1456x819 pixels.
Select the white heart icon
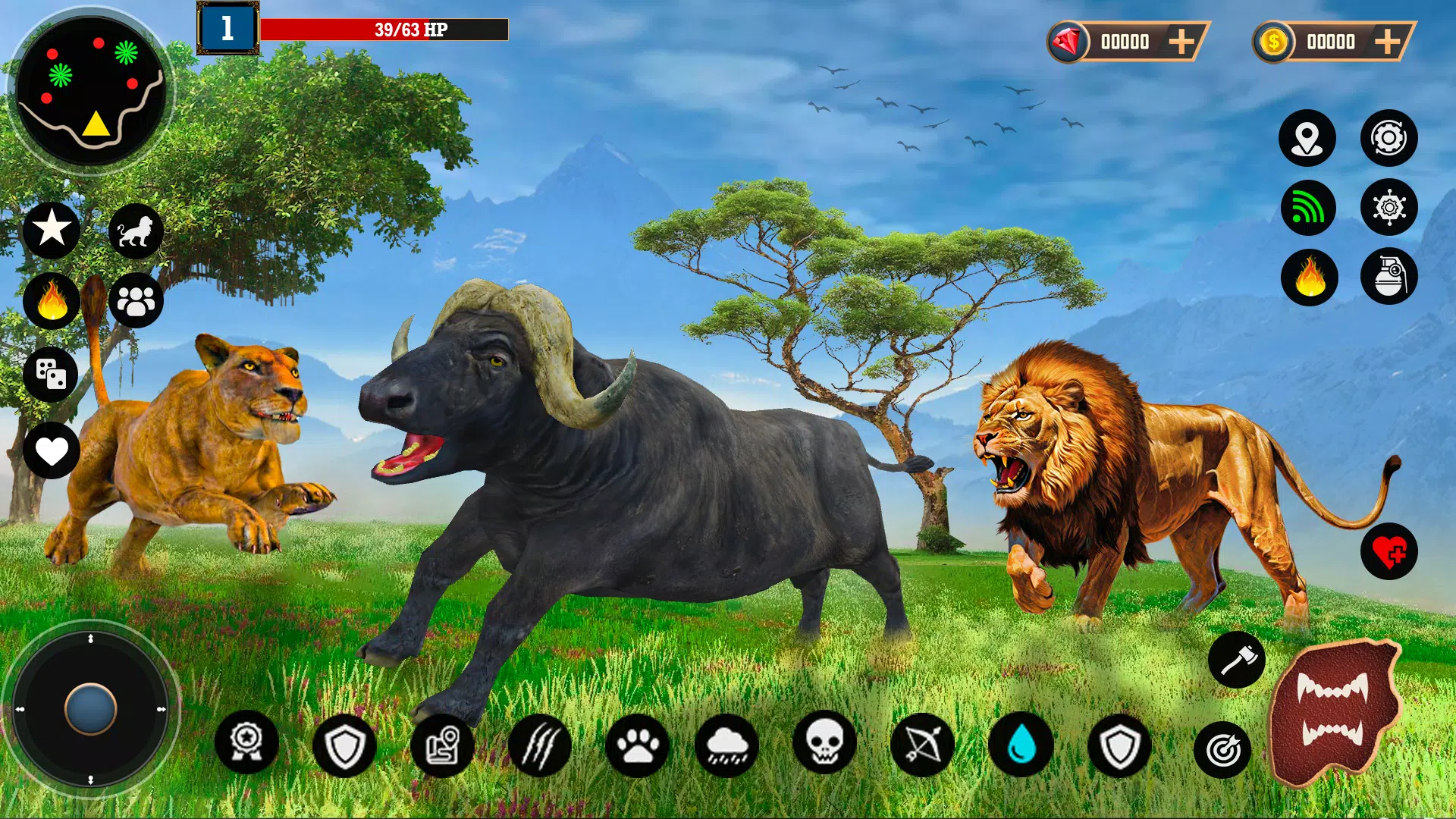52,451
